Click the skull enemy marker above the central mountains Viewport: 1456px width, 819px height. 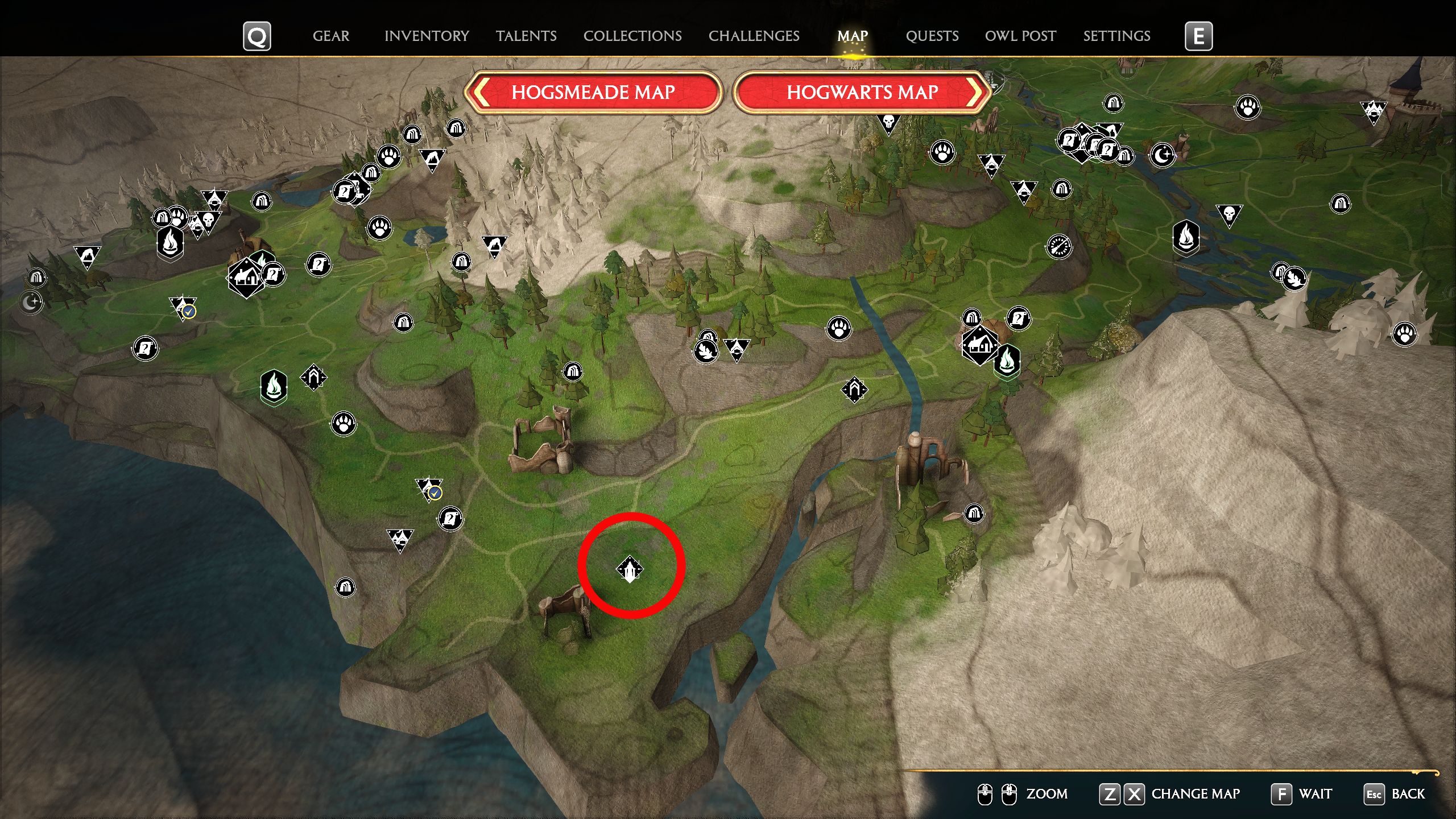(890, 121)
